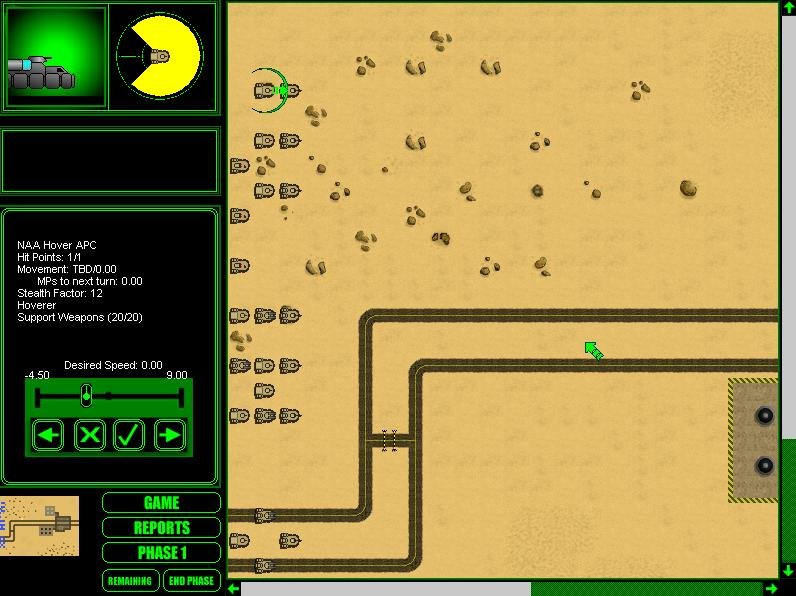
Task: Cancel with the X button
Action: [90, 435]
